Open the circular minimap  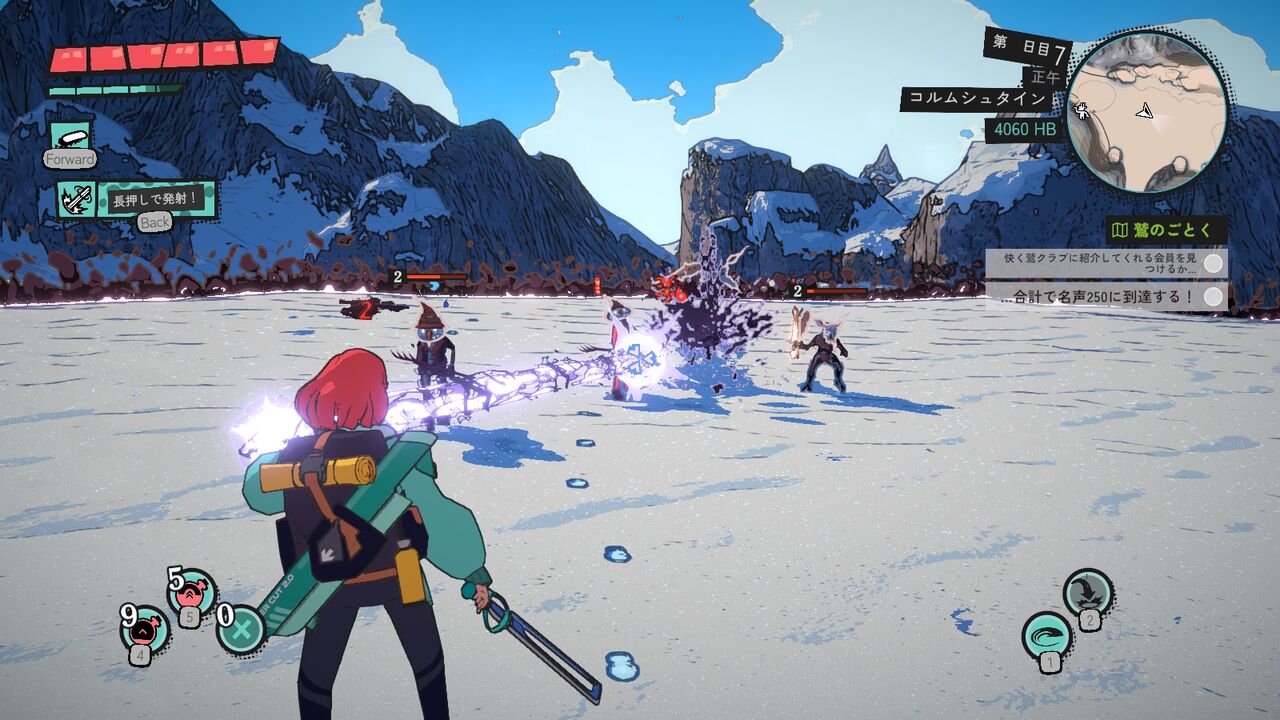pos(1146,111)
